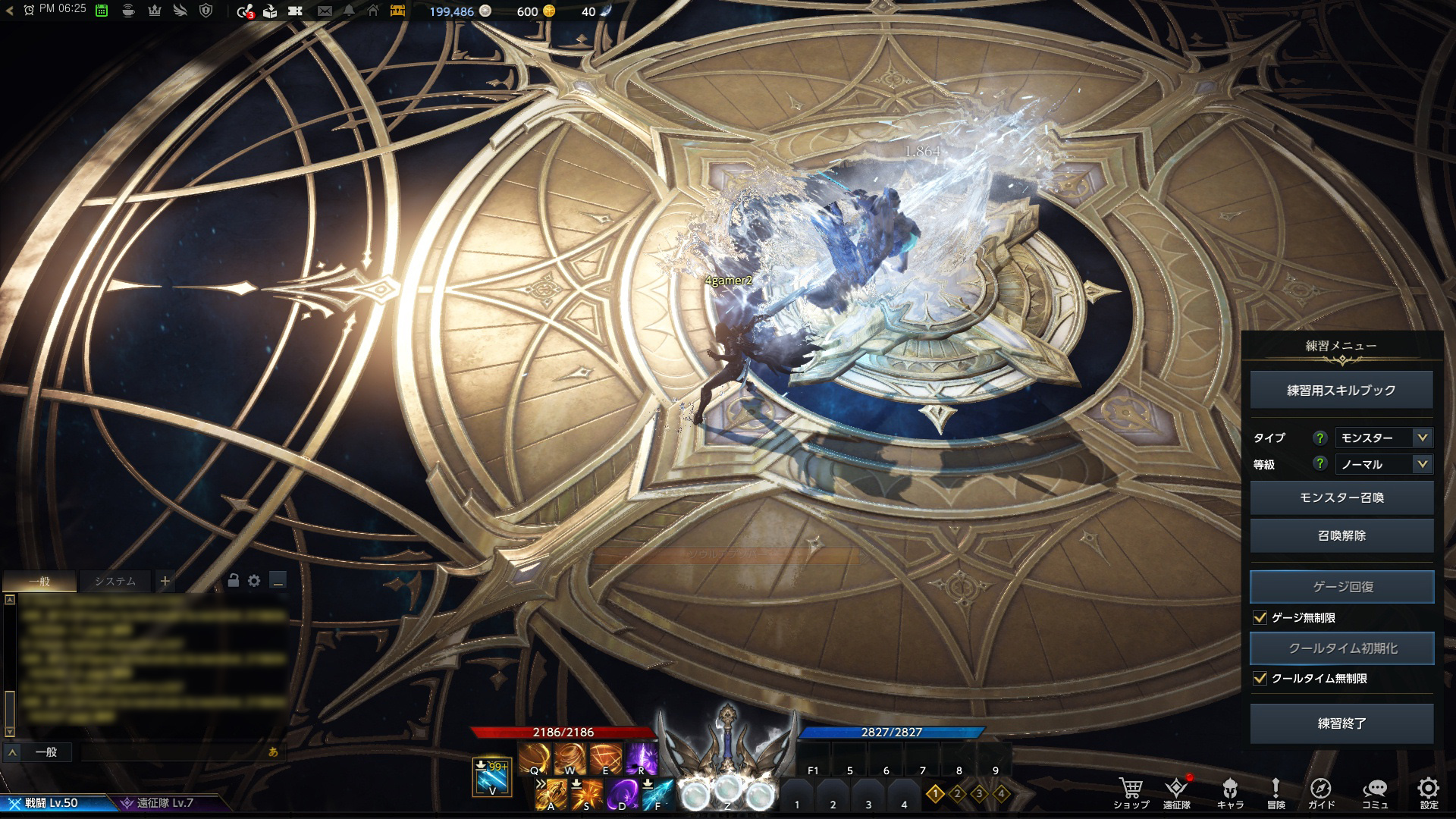This screenshot has height=819, width=1456.
Task: Click the 召喚解除 dismiss summon button
Action: 1341,535
